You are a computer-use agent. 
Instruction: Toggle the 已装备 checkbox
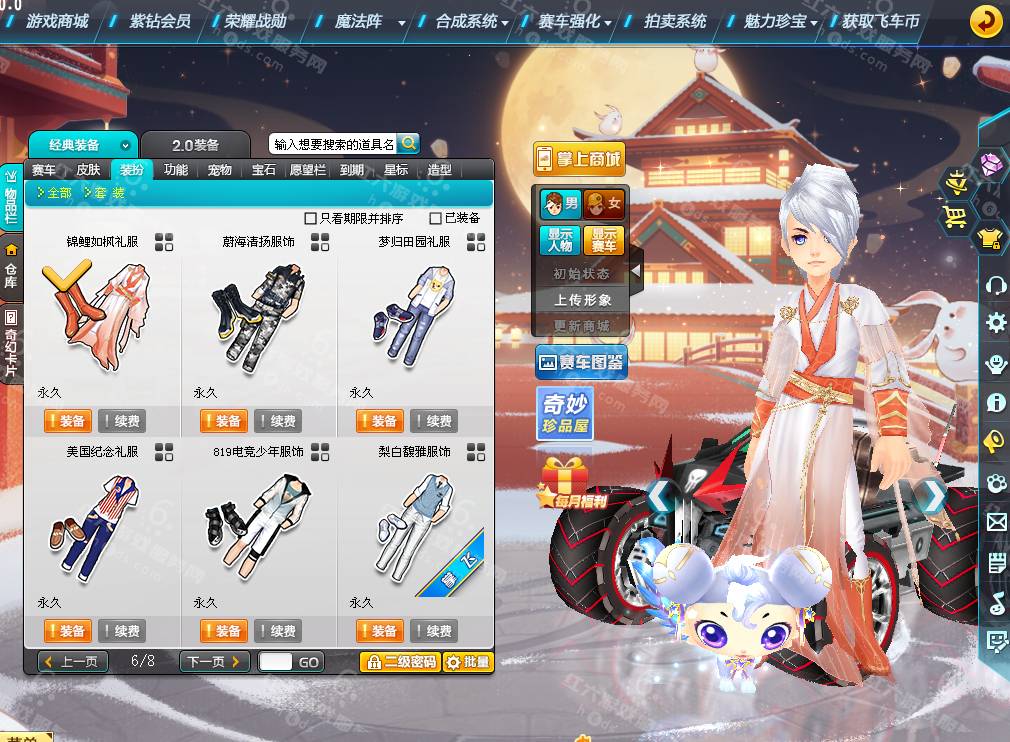[x=435, y=218]
